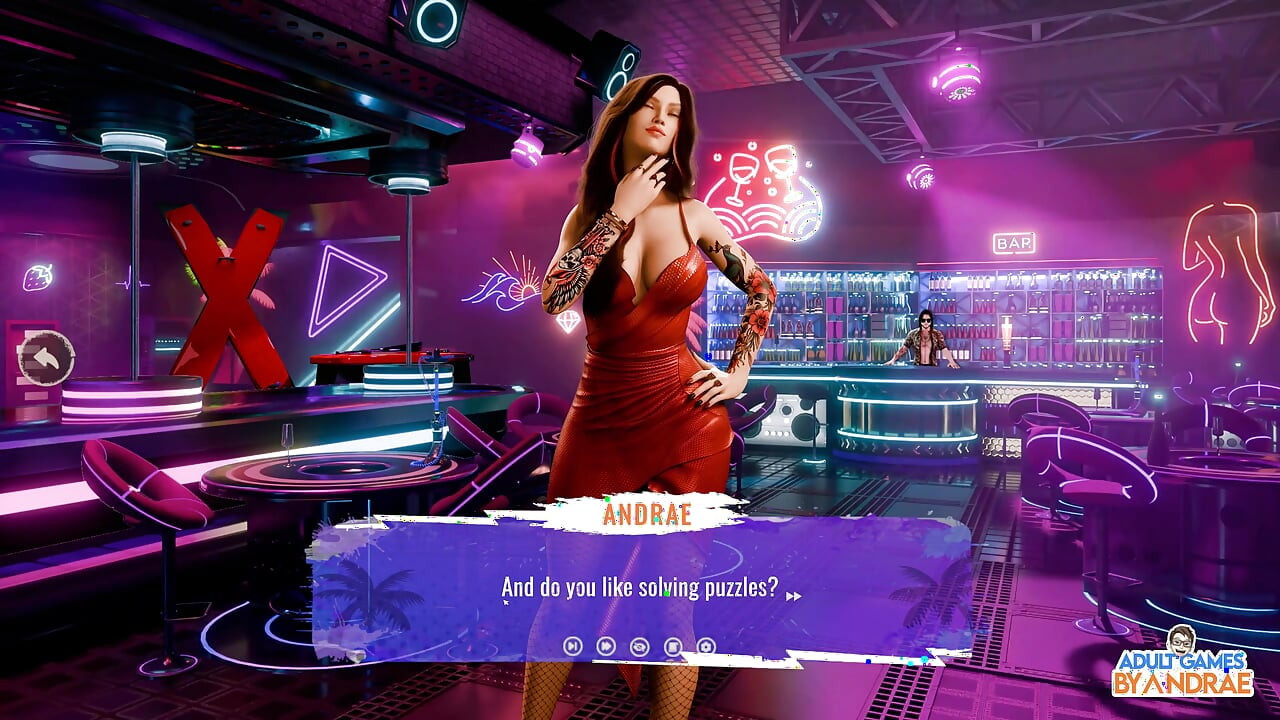Activate skip with the fast-forward icon
The image size is (1280, 720).
click(605, 645)
